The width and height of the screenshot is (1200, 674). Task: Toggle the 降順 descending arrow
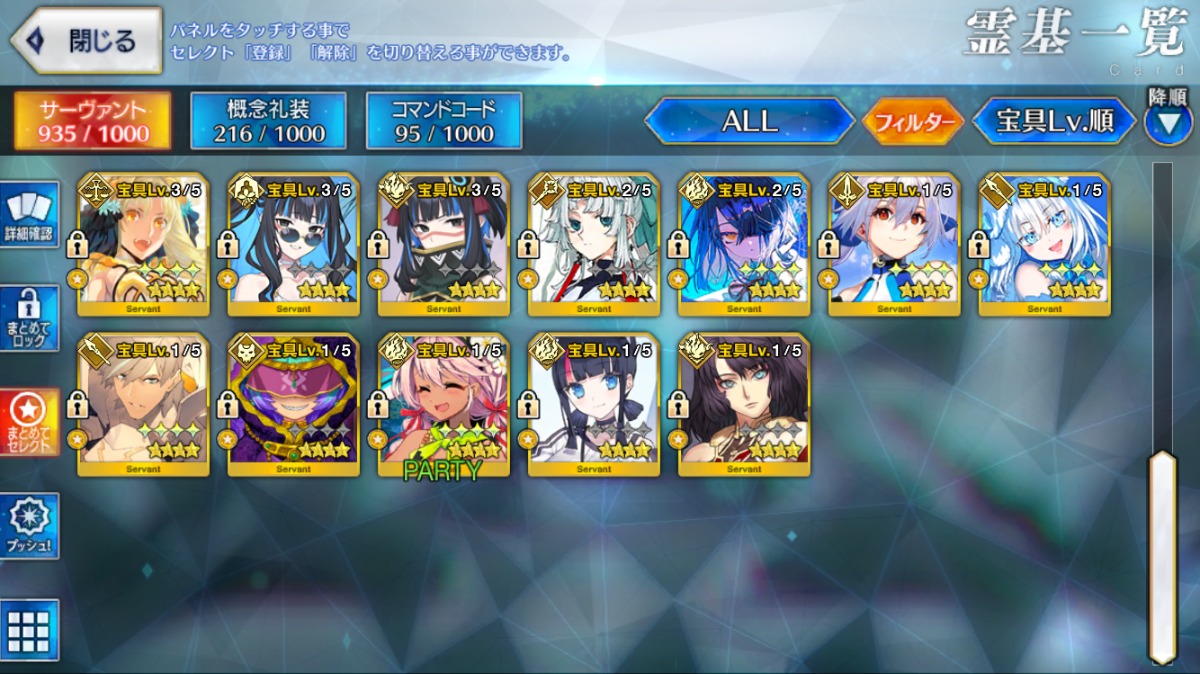(x=1167, y=123)
